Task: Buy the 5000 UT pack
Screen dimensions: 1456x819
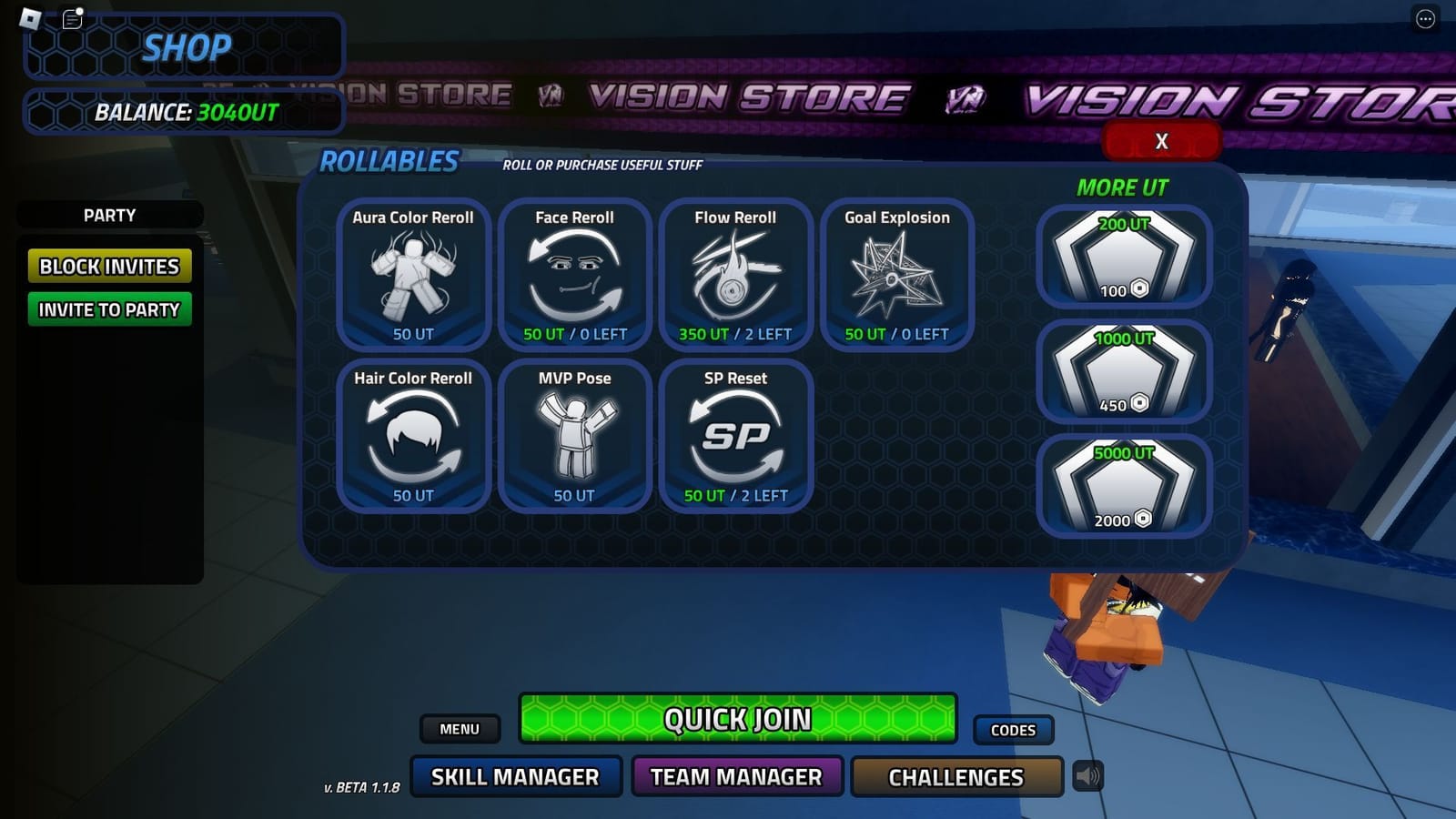Action: click(1123, 485)
